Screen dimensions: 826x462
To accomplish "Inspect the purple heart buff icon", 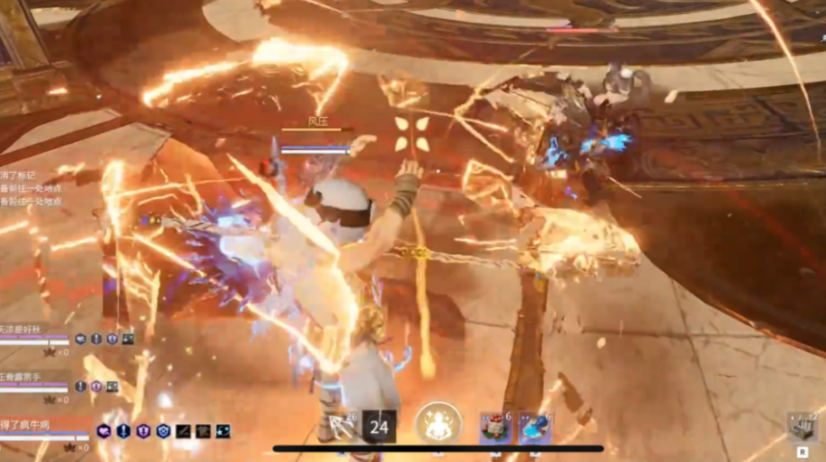I will tap(103, 431).
